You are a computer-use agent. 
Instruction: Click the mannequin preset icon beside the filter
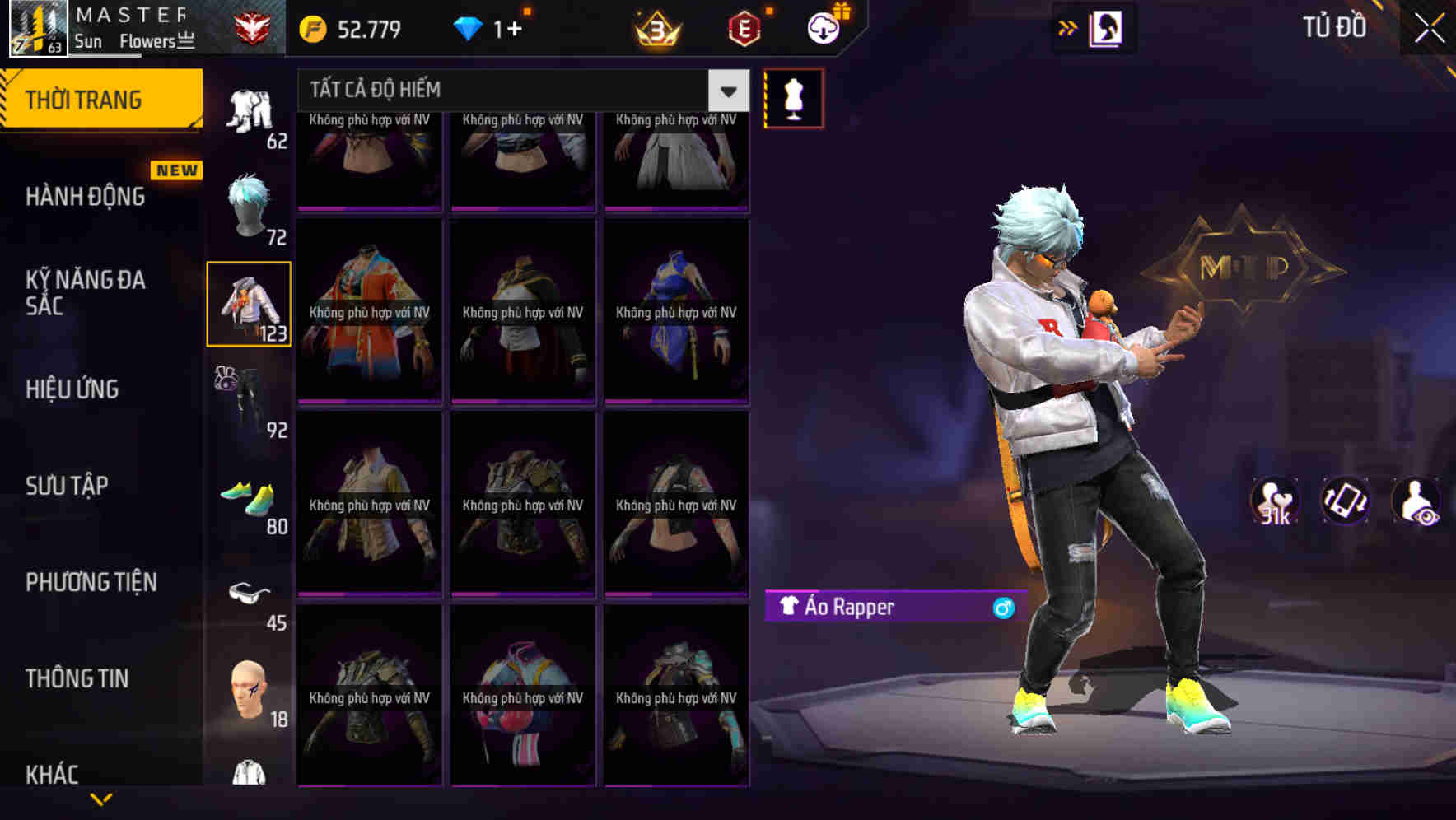pyautogui.click(x=793, y=96)
